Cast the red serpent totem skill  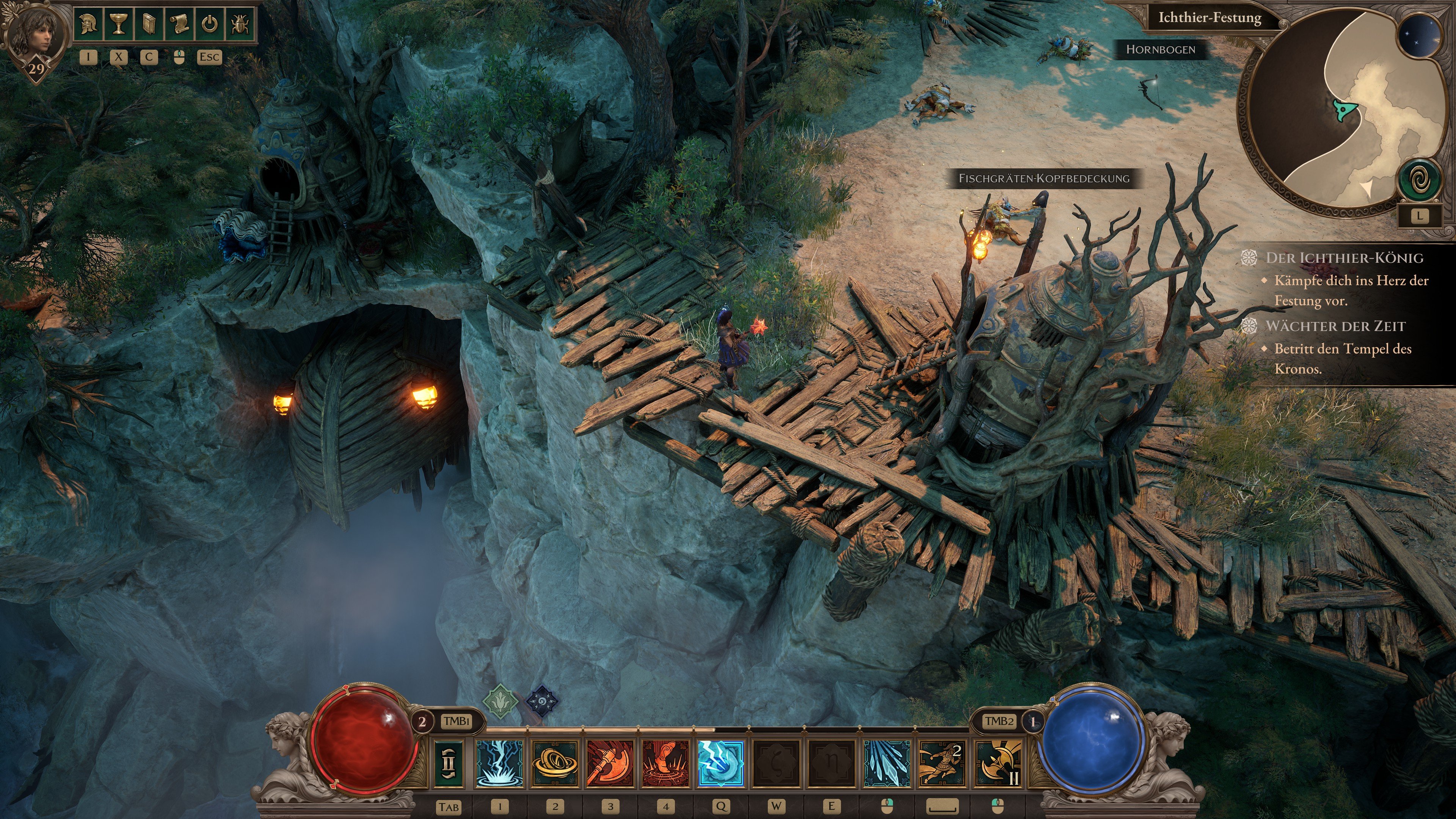(x=666, y=763)
